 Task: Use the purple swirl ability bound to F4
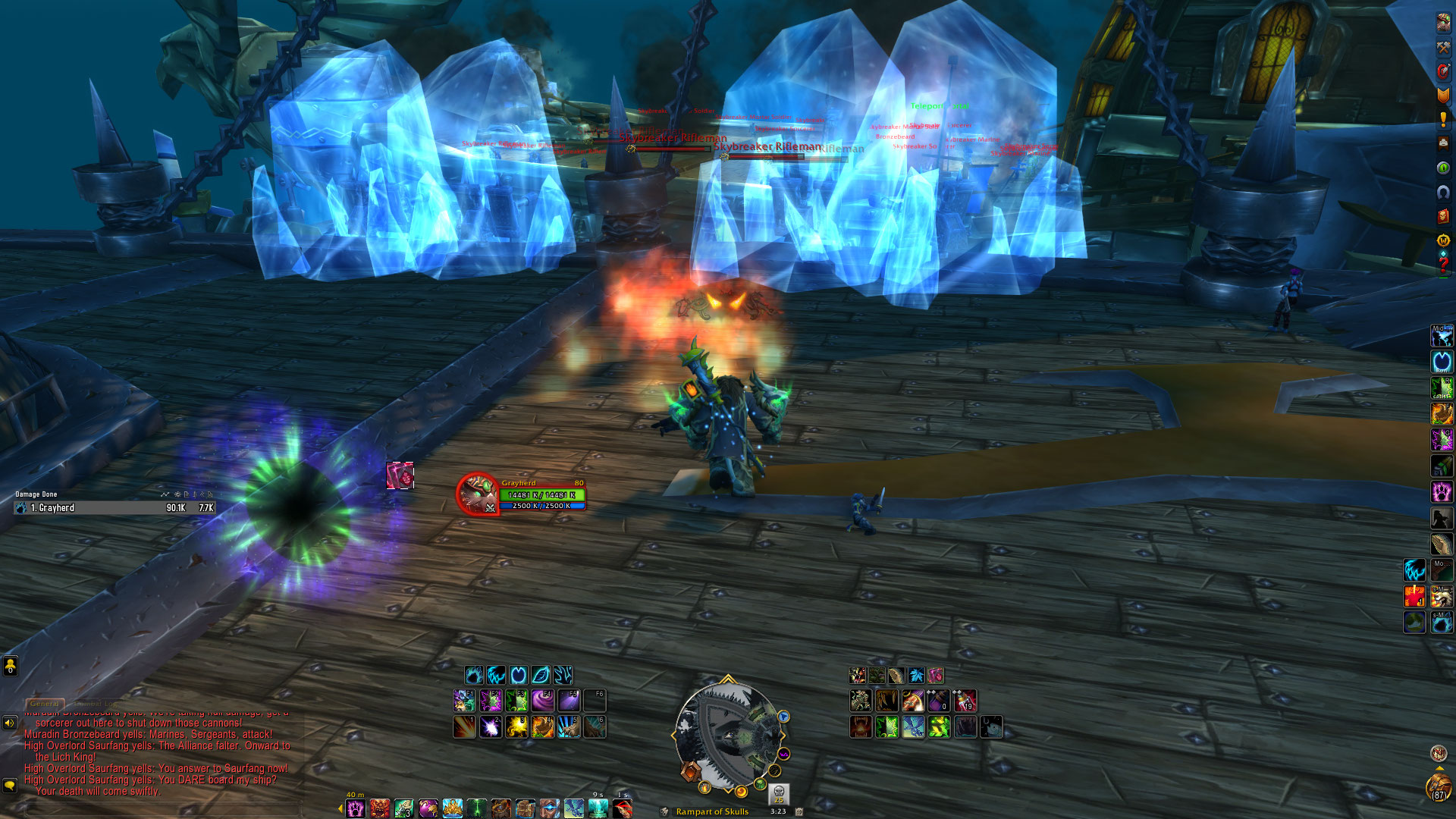pos(542,700)
